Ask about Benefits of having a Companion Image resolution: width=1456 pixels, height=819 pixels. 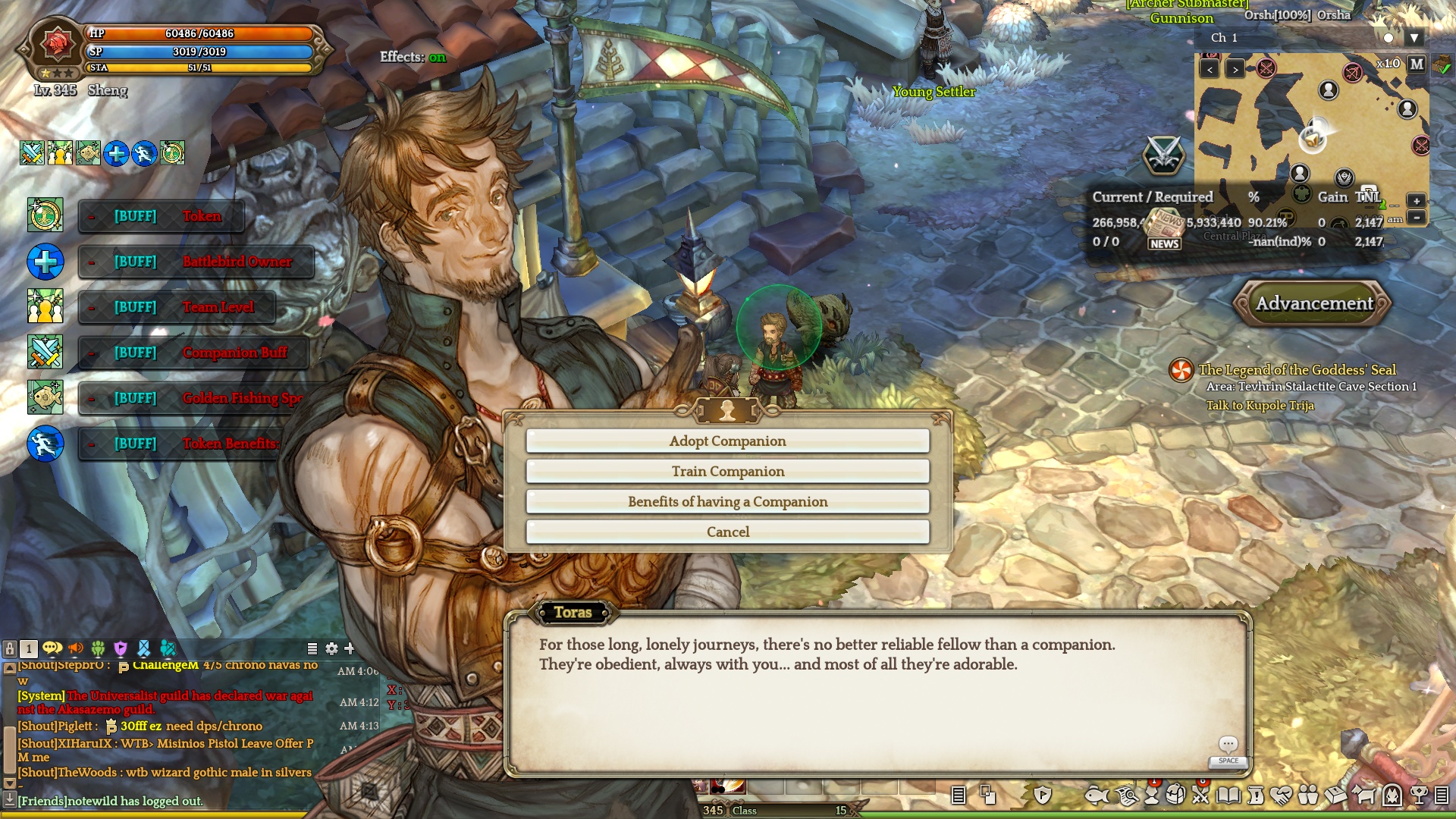click(727, 502)
